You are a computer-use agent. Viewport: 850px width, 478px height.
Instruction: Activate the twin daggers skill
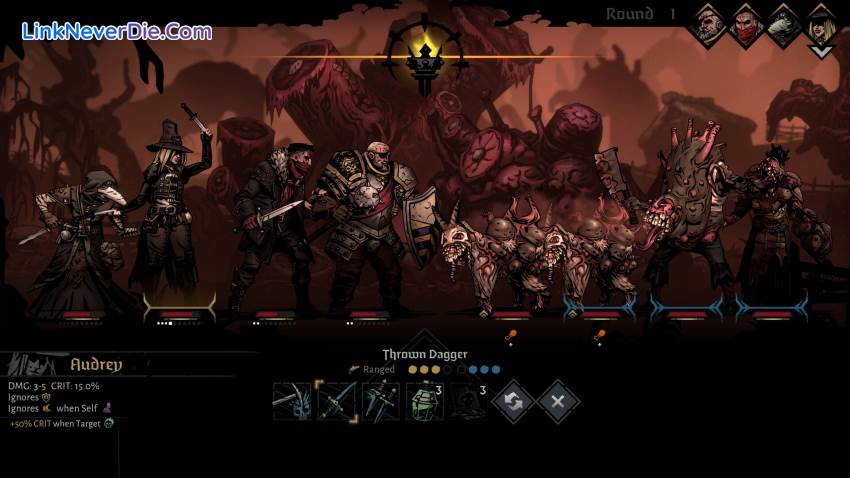381,401
